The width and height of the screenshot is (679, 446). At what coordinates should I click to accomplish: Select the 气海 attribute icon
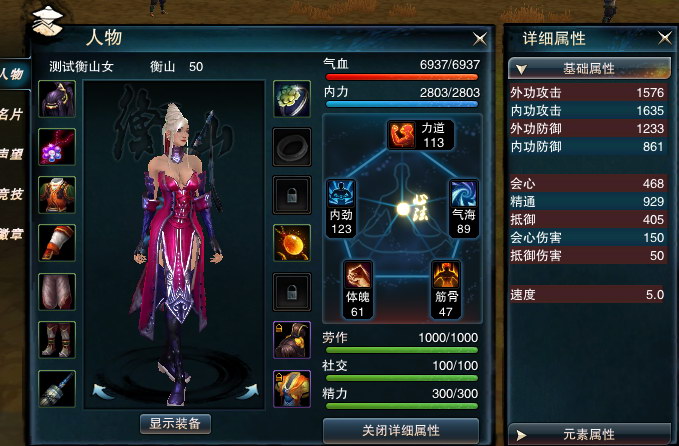pyautogui.click(x=463, y=194)
